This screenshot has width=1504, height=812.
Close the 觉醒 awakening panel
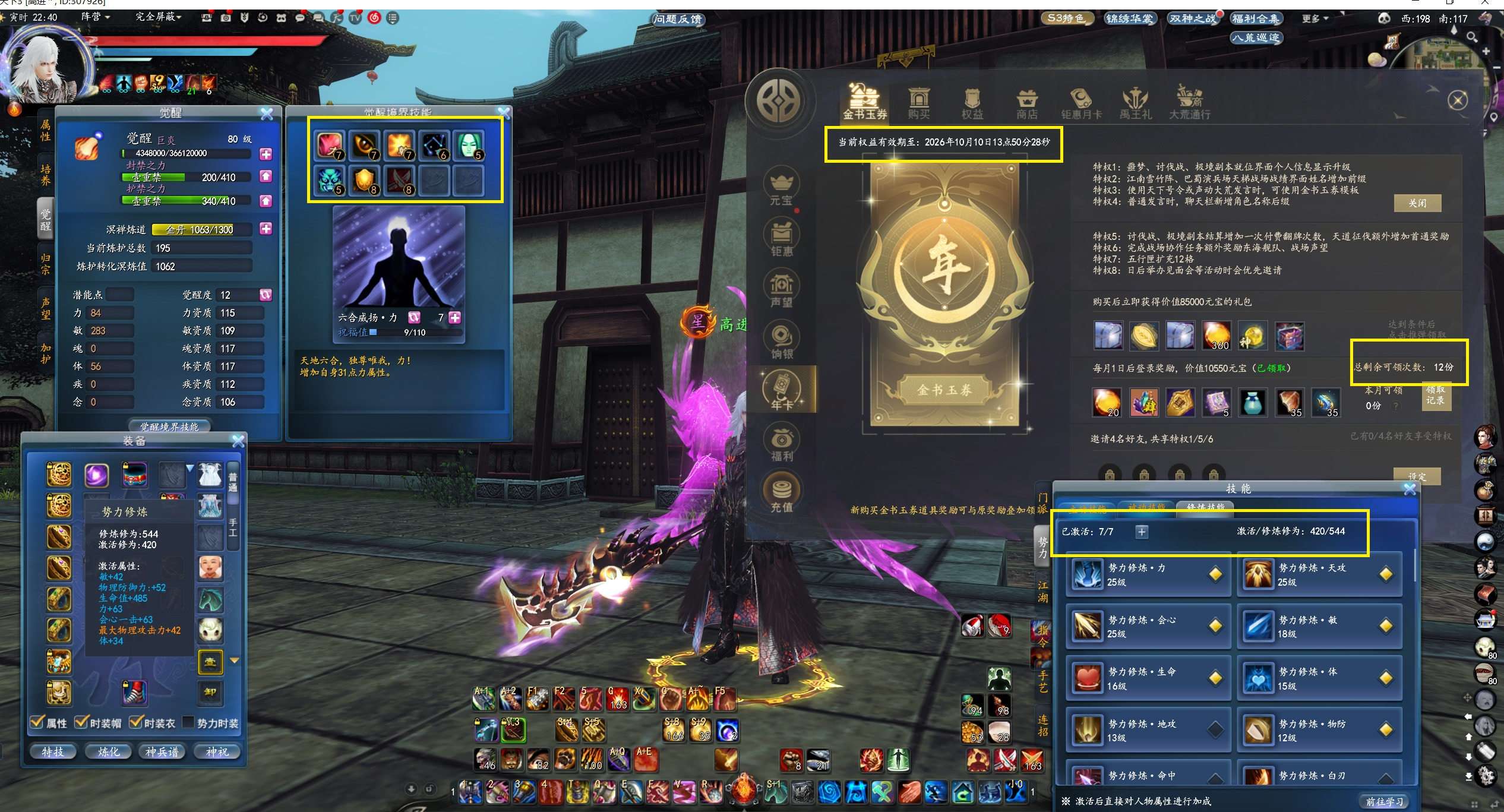[267, 113]
